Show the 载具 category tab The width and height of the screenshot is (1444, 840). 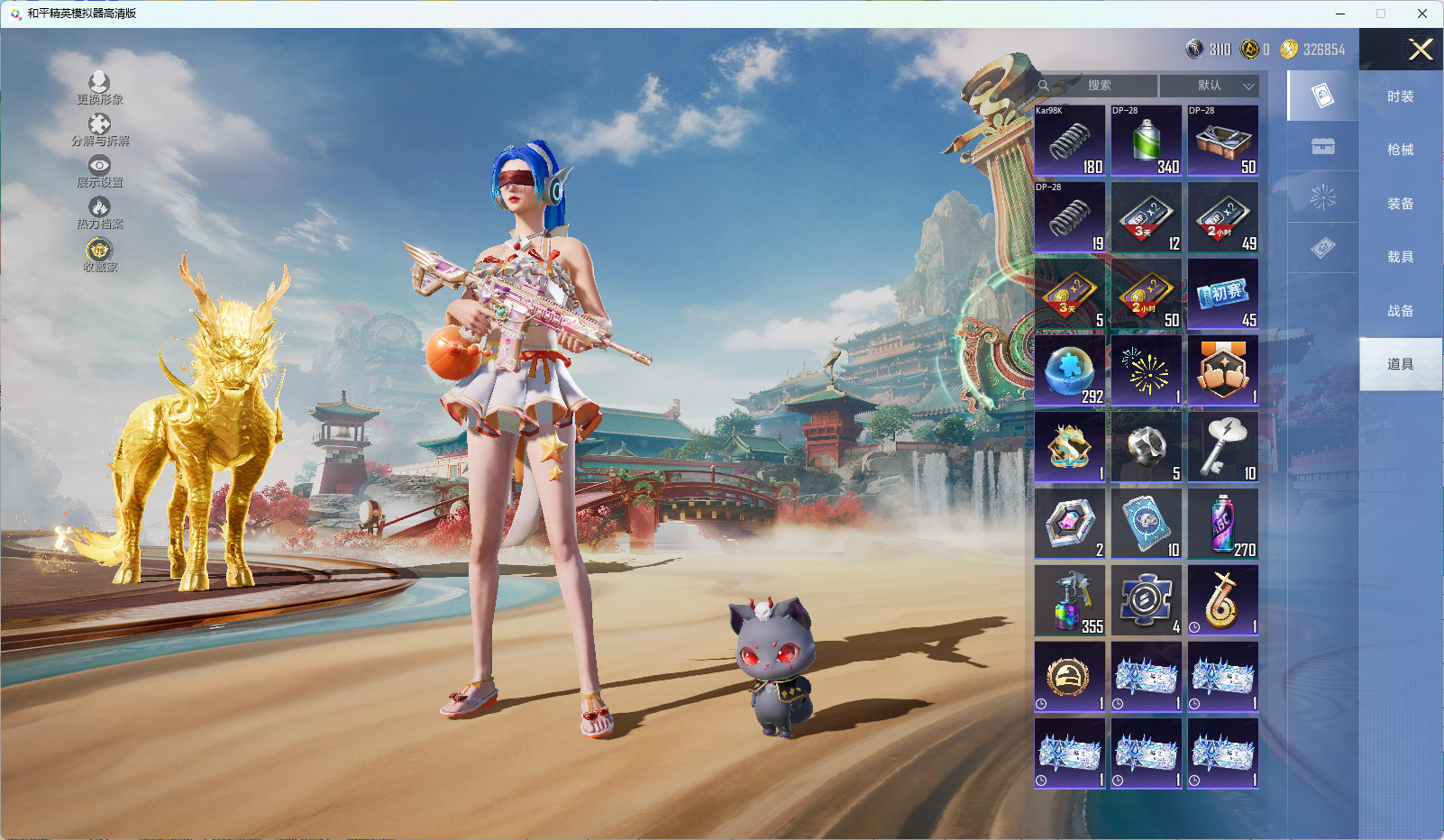(1400, 257)
